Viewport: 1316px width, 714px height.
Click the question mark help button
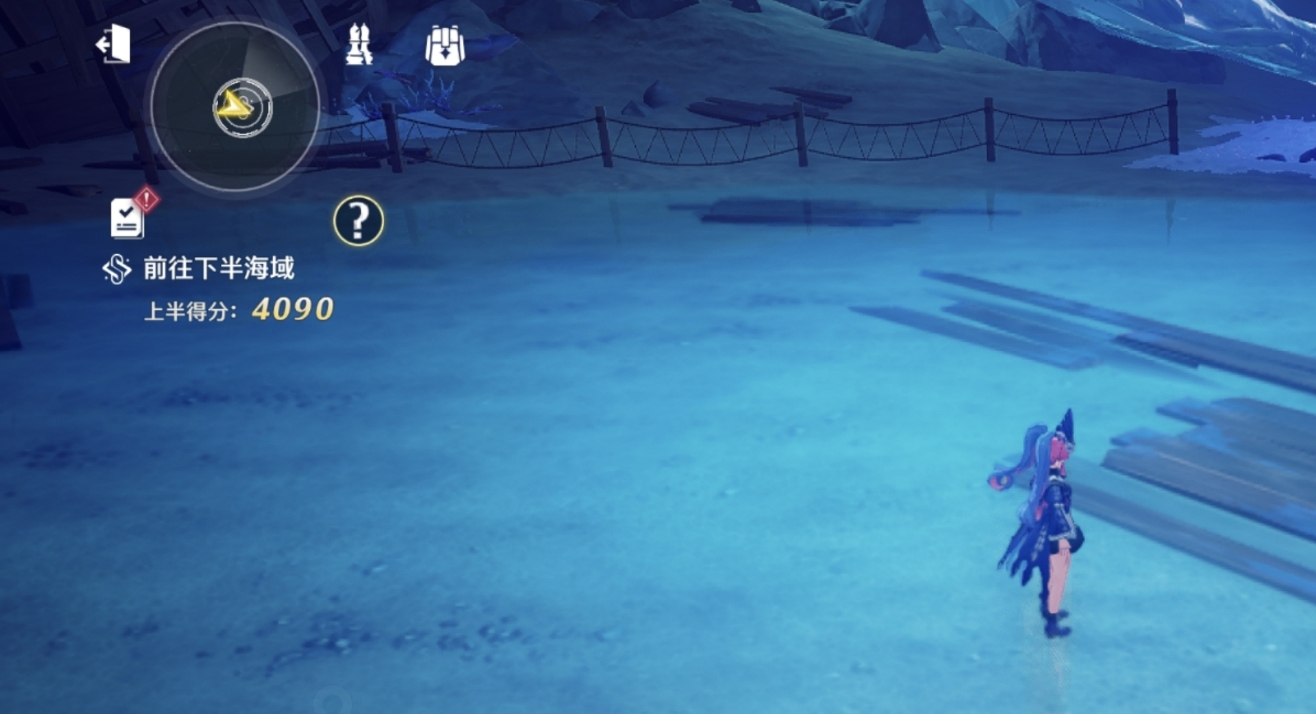(x=358, y=221)
